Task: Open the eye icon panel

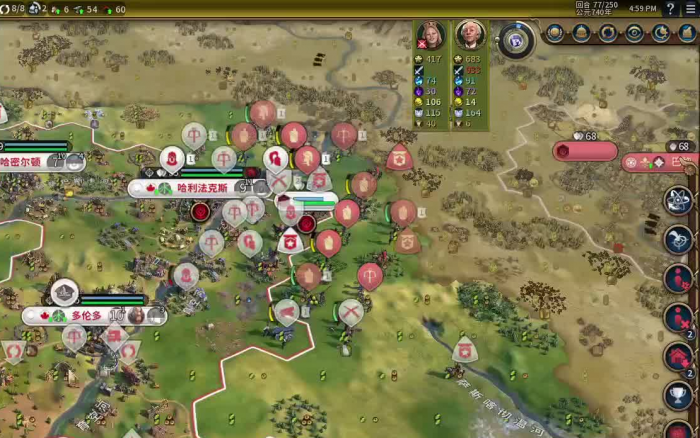Action: click(634, 34)
